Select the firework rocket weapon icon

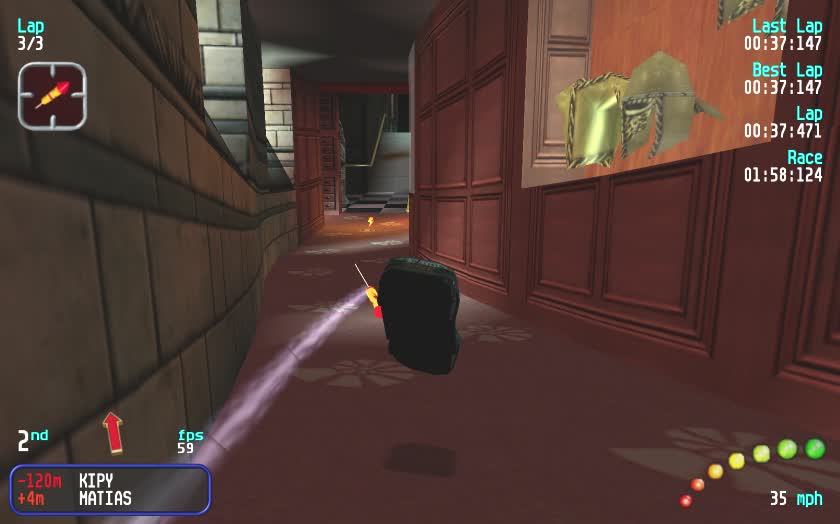pyautogui.click(x=52, y=95)
